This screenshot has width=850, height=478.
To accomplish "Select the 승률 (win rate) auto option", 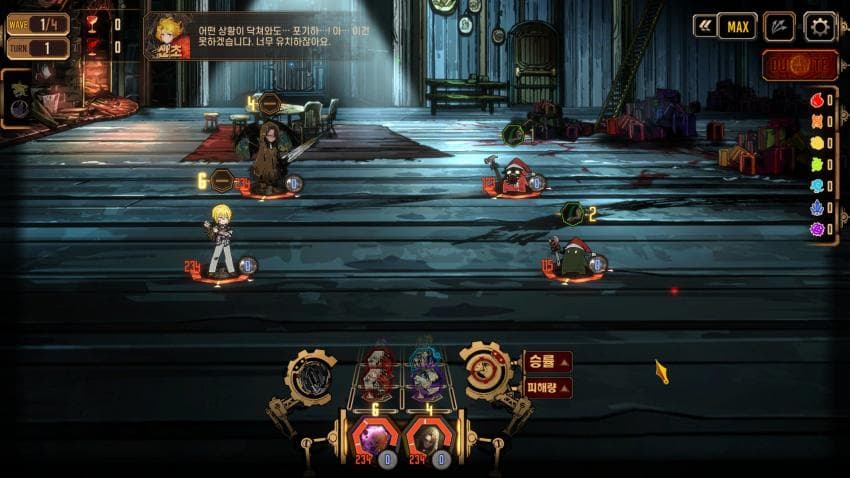I will (547, 361).
